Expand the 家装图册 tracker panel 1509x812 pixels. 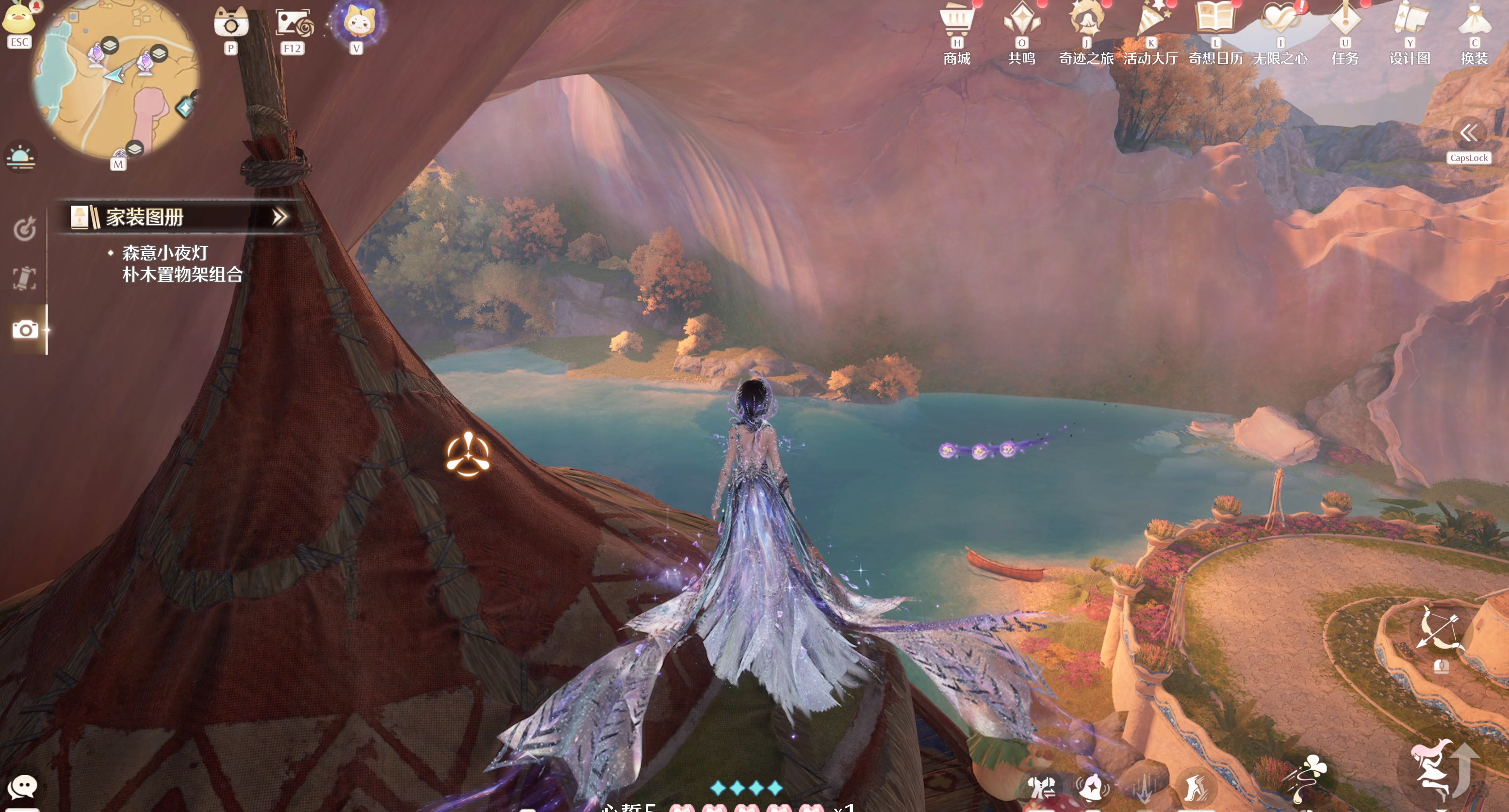coord(280,217)
